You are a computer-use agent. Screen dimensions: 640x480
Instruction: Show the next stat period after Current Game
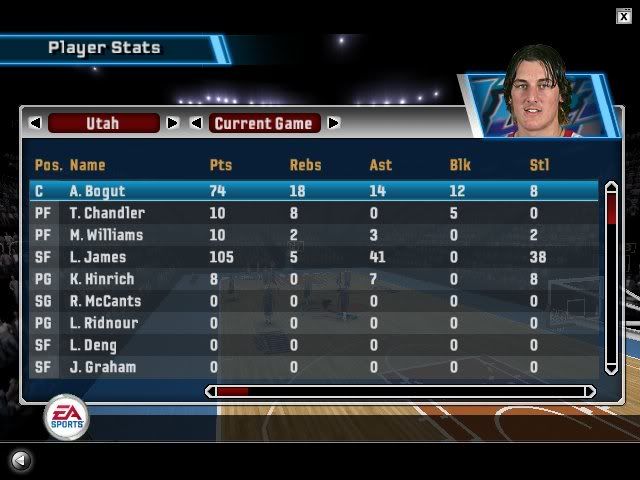[334, 123]
